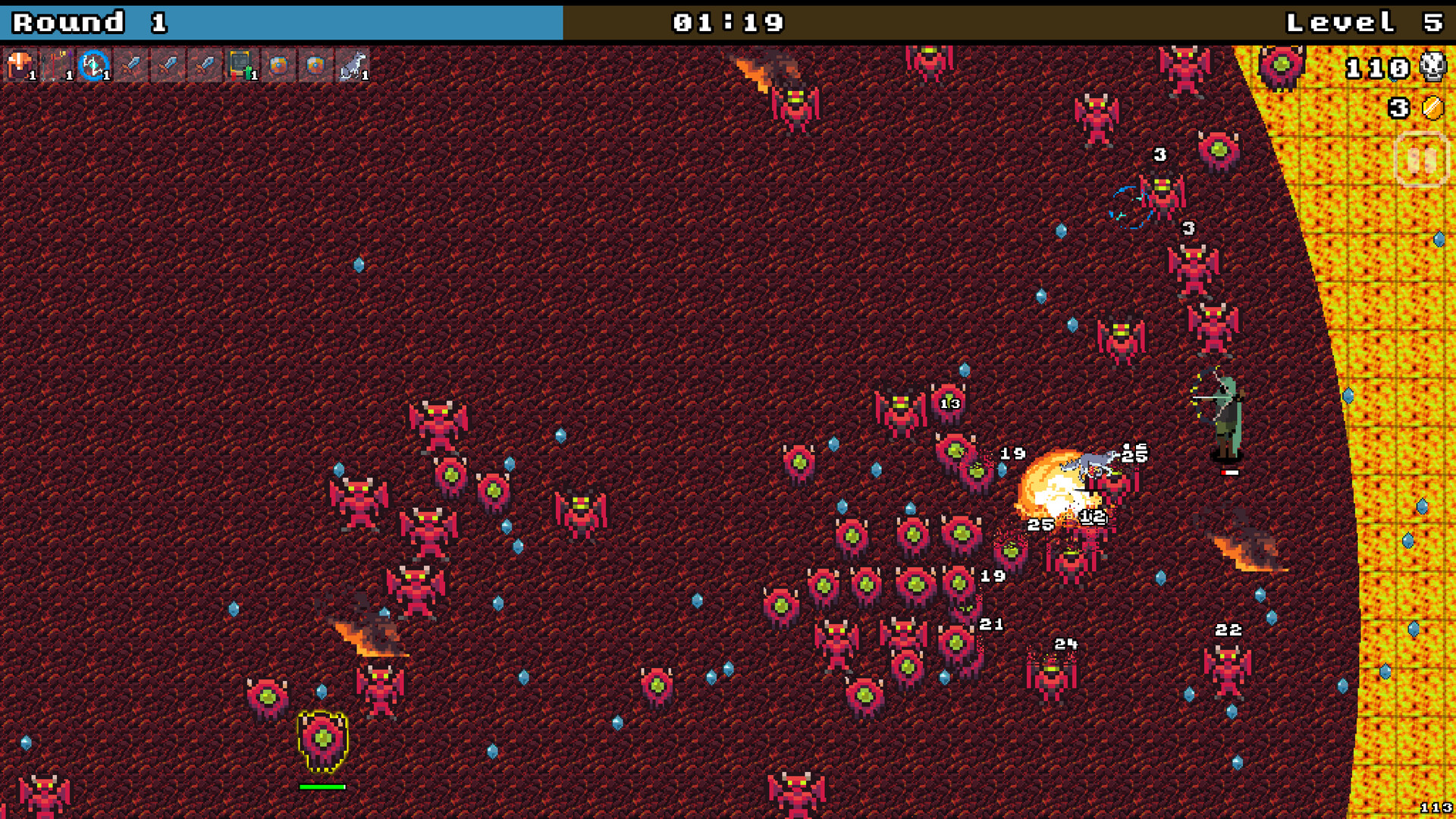Click the skull kill counter icon

[1432, 68]
